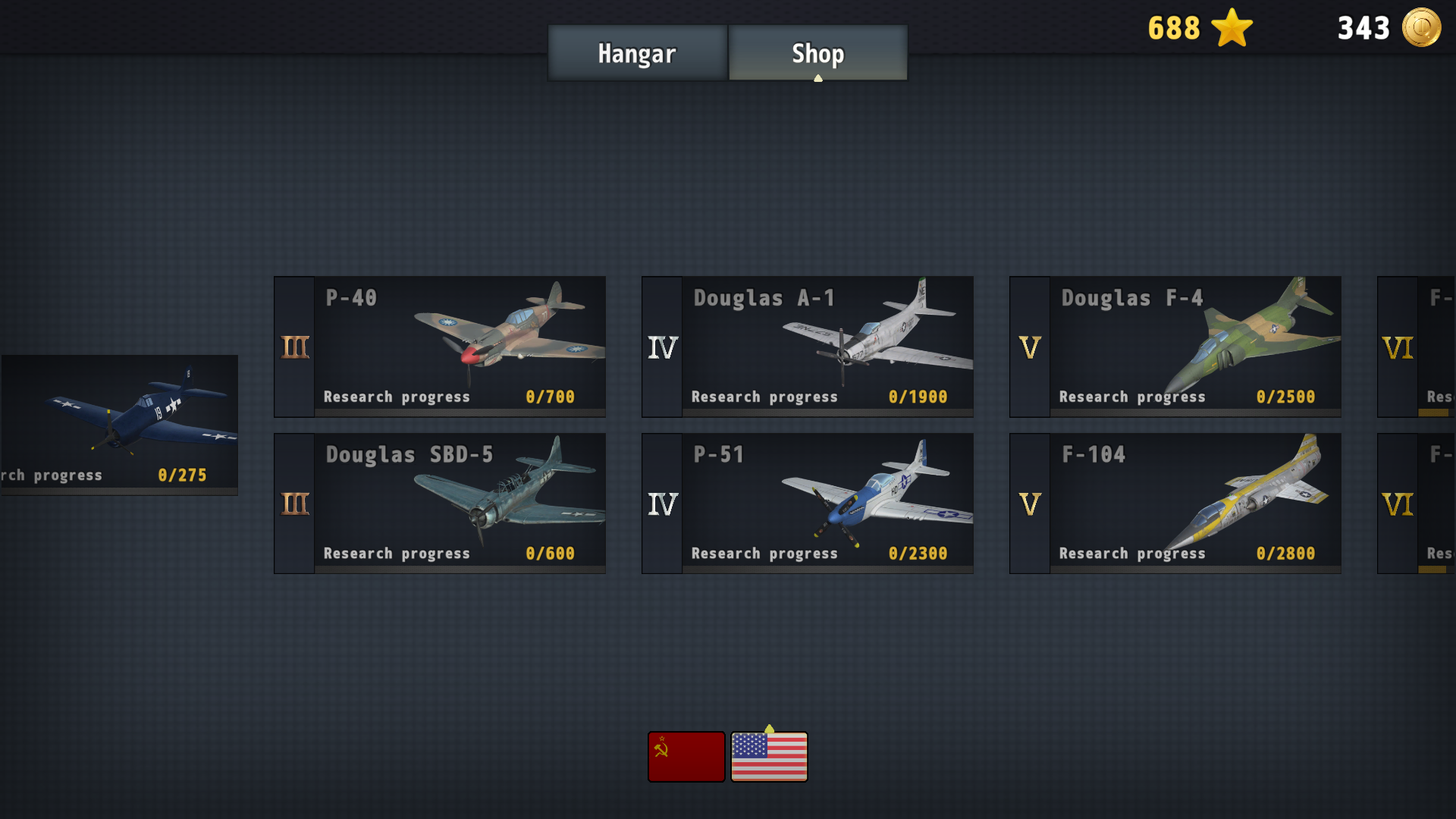Select the tier III badge beside the P-40
Viewport: 1456px width, 819px height.
(x=294, y=346)
